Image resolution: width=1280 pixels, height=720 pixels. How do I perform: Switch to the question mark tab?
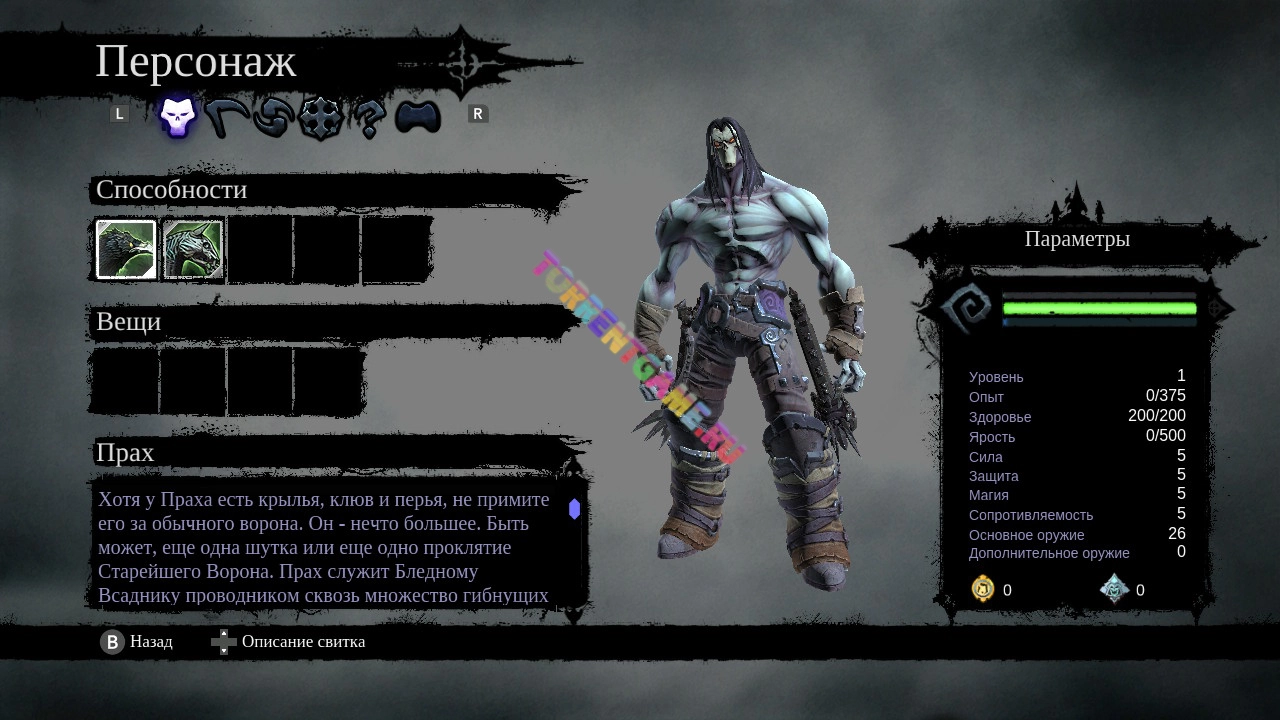[369, 118]
